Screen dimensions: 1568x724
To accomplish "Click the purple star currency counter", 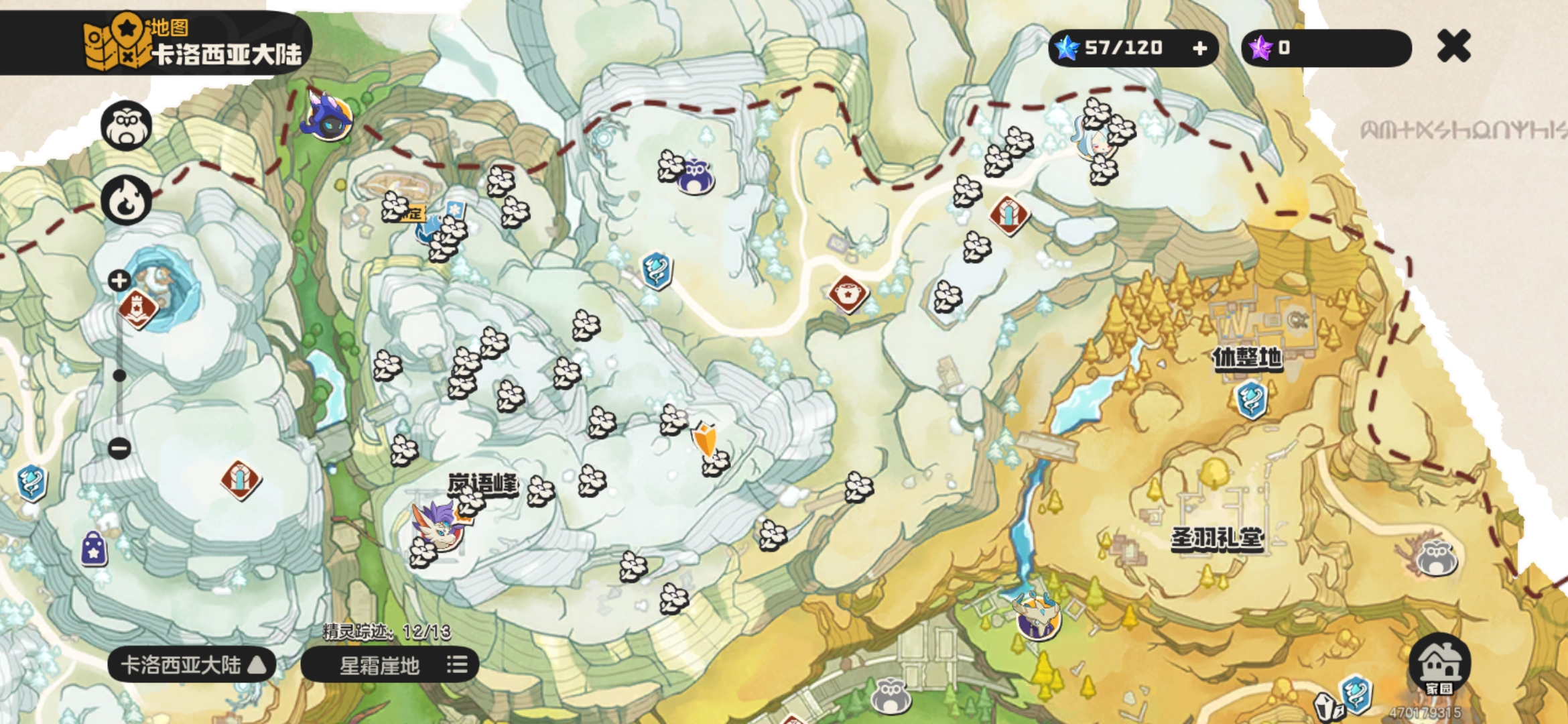I will click(1325, 48).
